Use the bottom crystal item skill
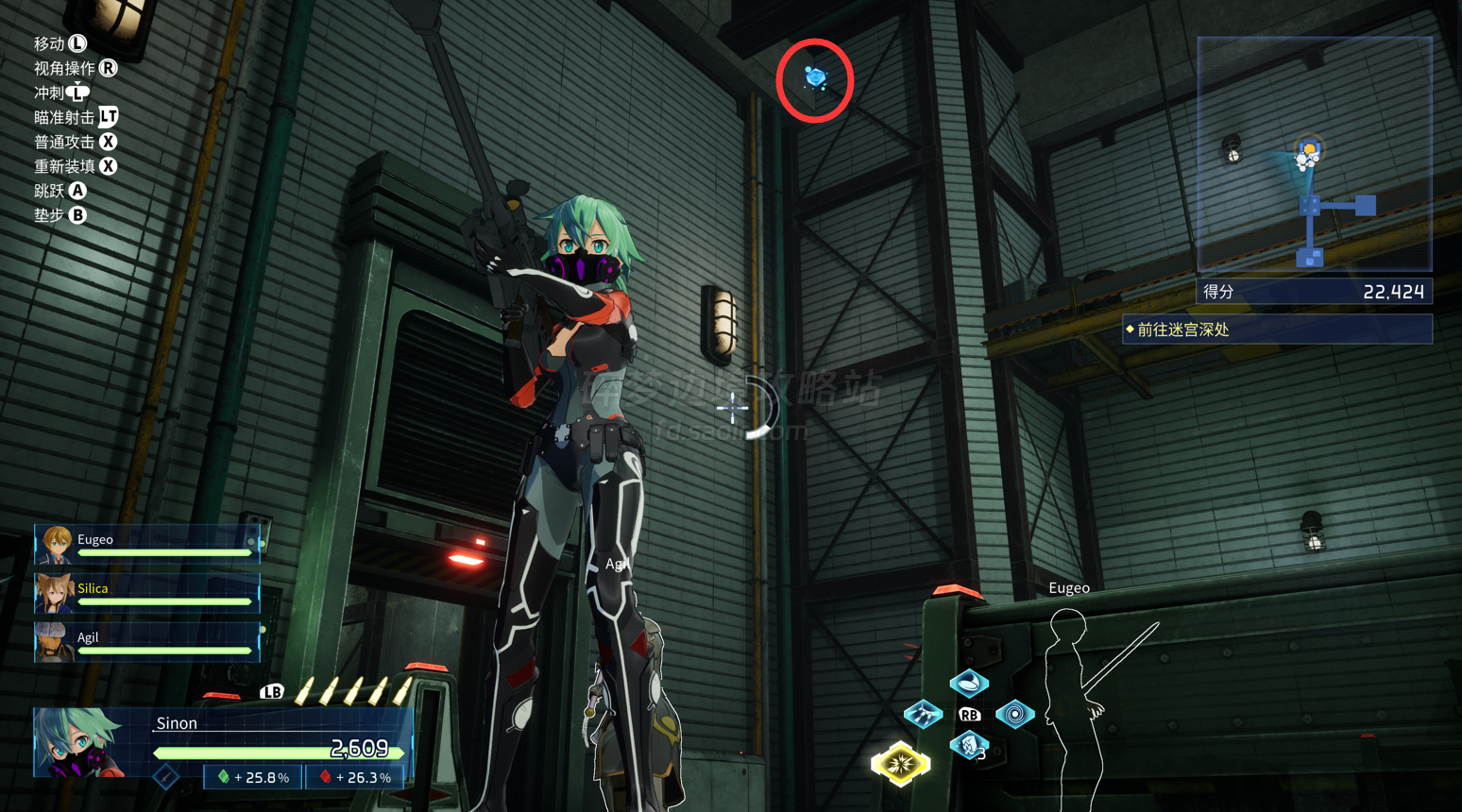The image size is (1462, 812). pyautogui.click(x=968, y=746)
